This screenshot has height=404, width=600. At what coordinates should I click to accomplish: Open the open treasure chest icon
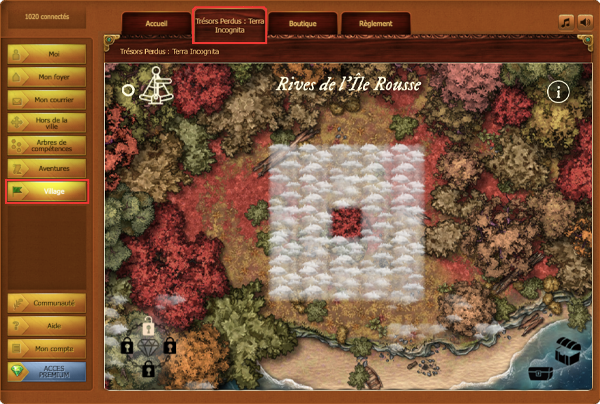click(x=569, y=352)
